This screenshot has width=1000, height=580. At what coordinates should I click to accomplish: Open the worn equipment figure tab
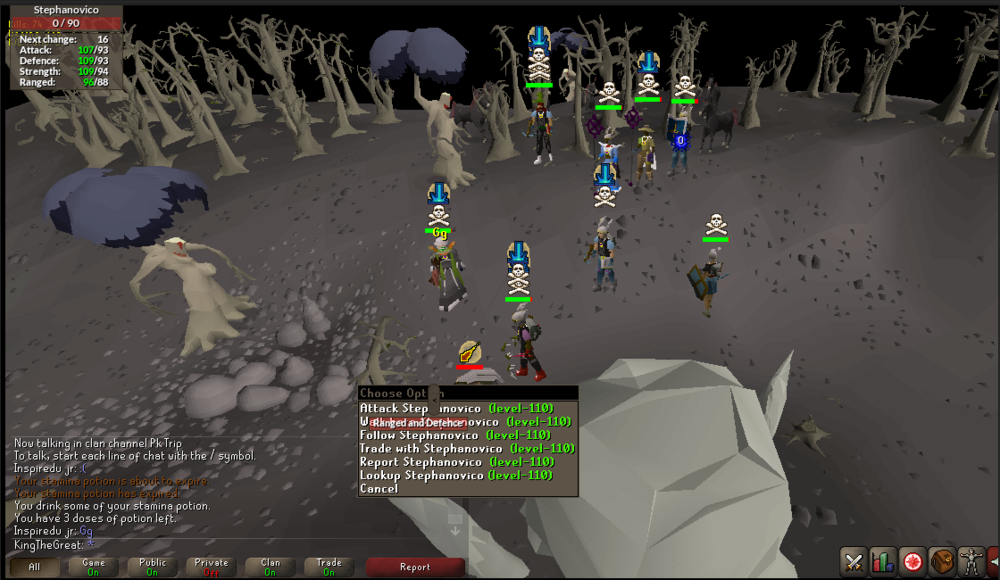[970, 562]
